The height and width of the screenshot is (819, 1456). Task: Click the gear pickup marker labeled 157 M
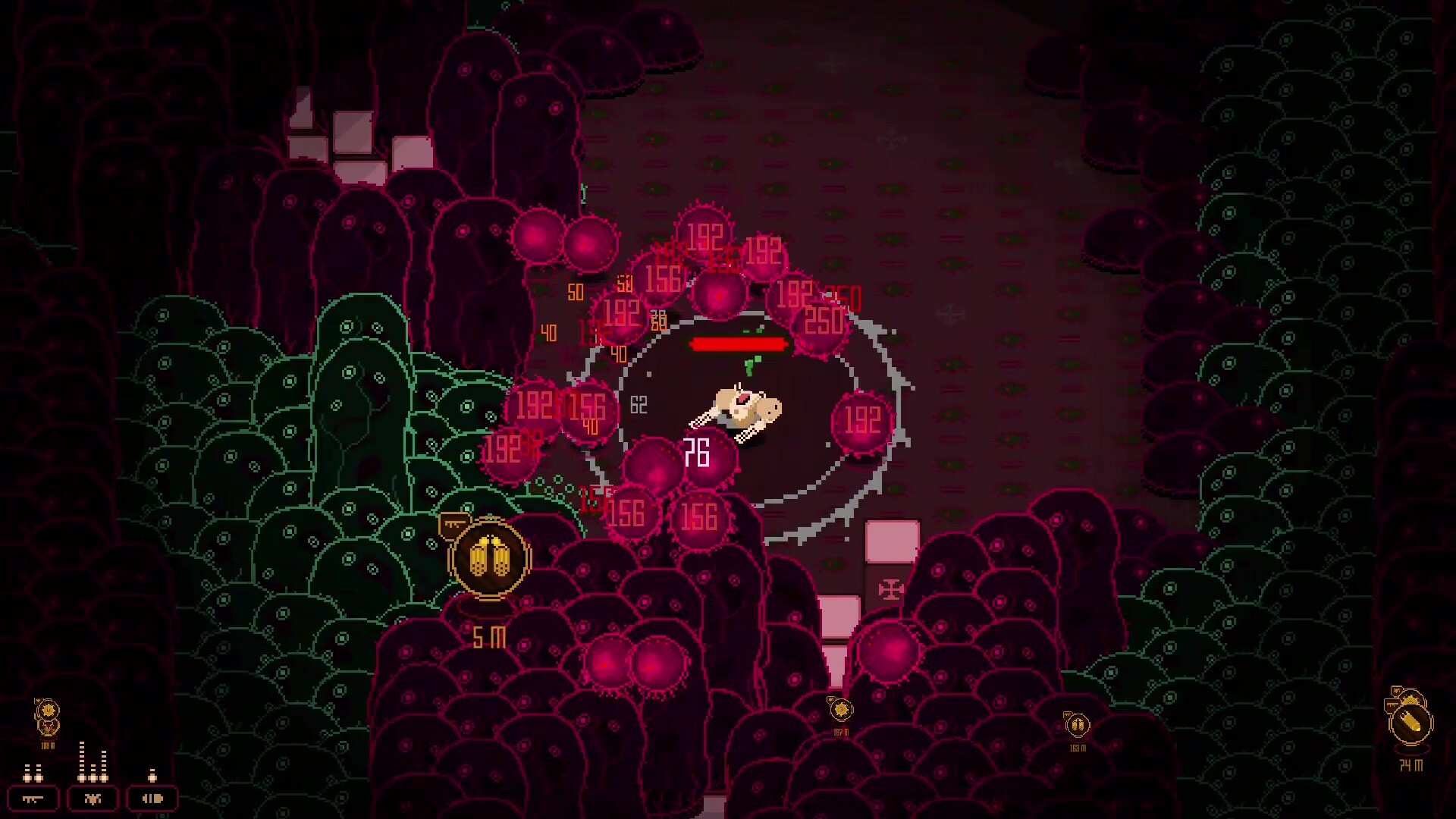(840, 710)
